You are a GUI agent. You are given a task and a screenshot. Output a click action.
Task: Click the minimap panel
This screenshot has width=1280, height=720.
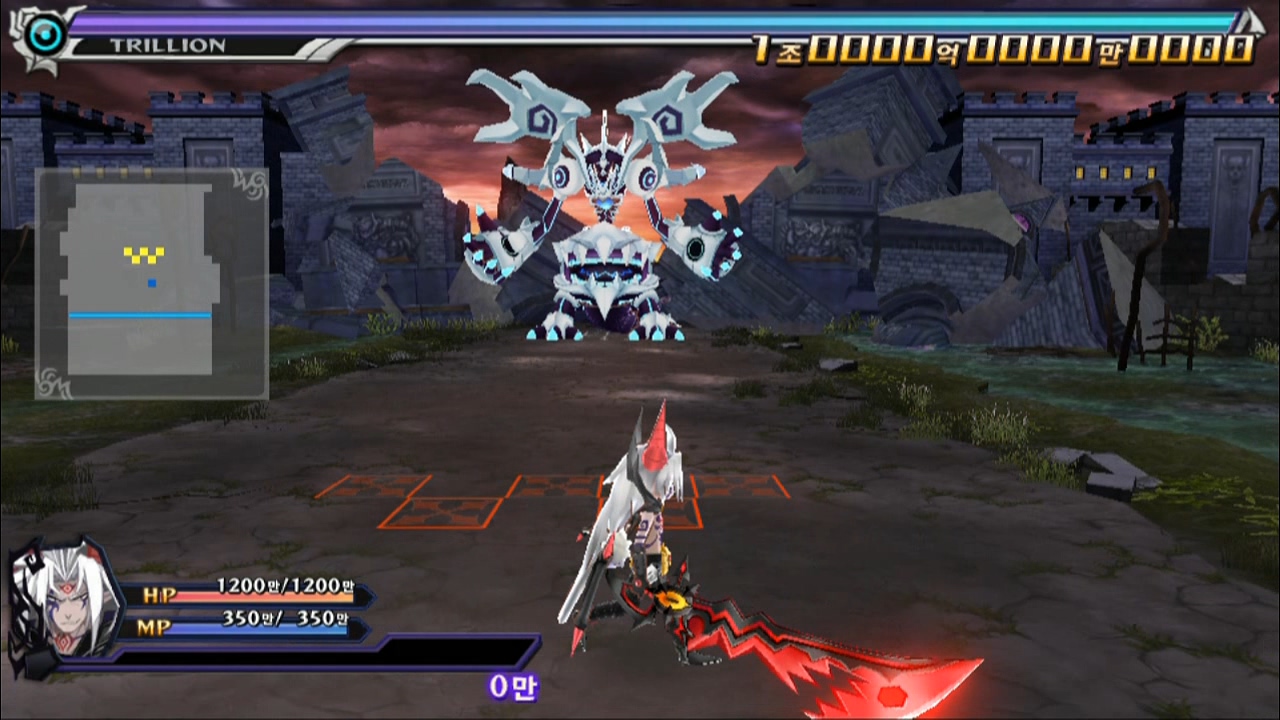[x=151, y=283]
